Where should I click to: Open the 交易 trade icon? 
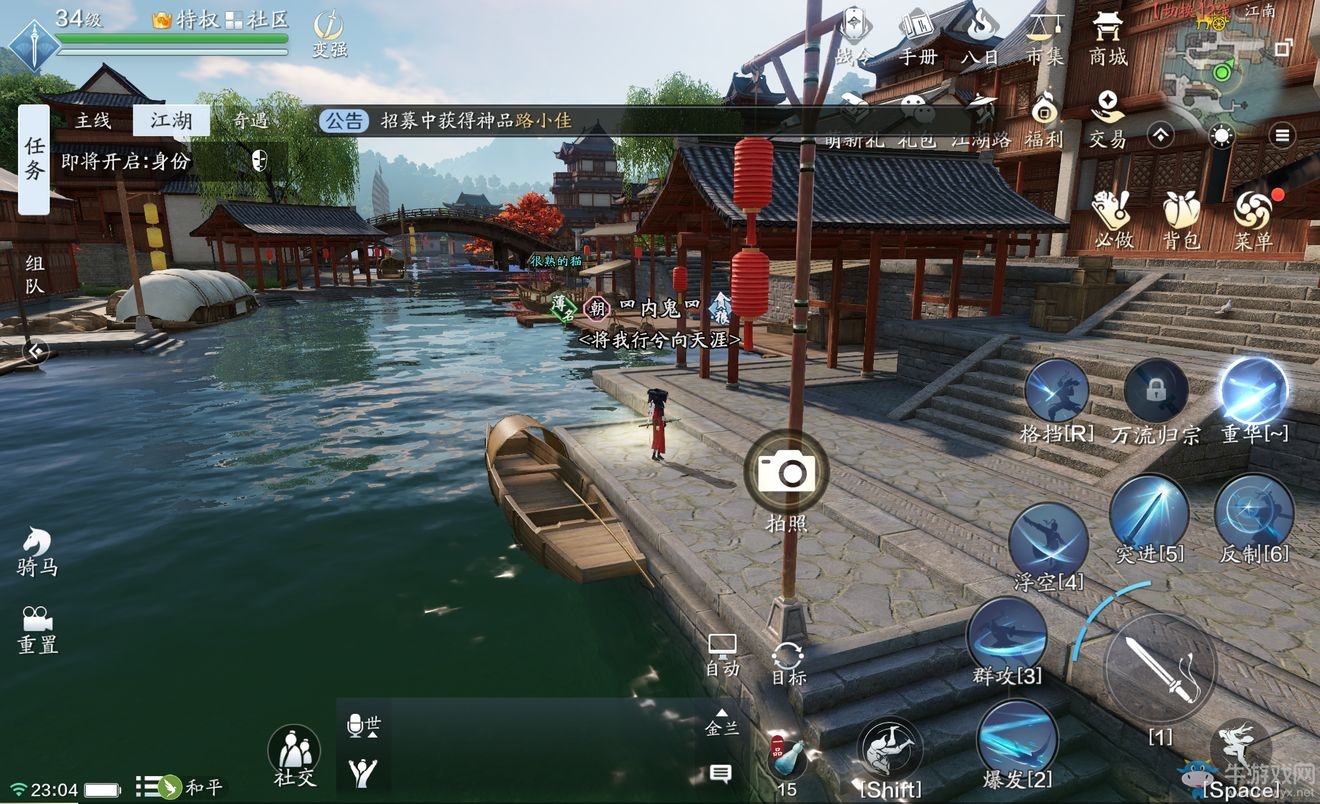1107,118
